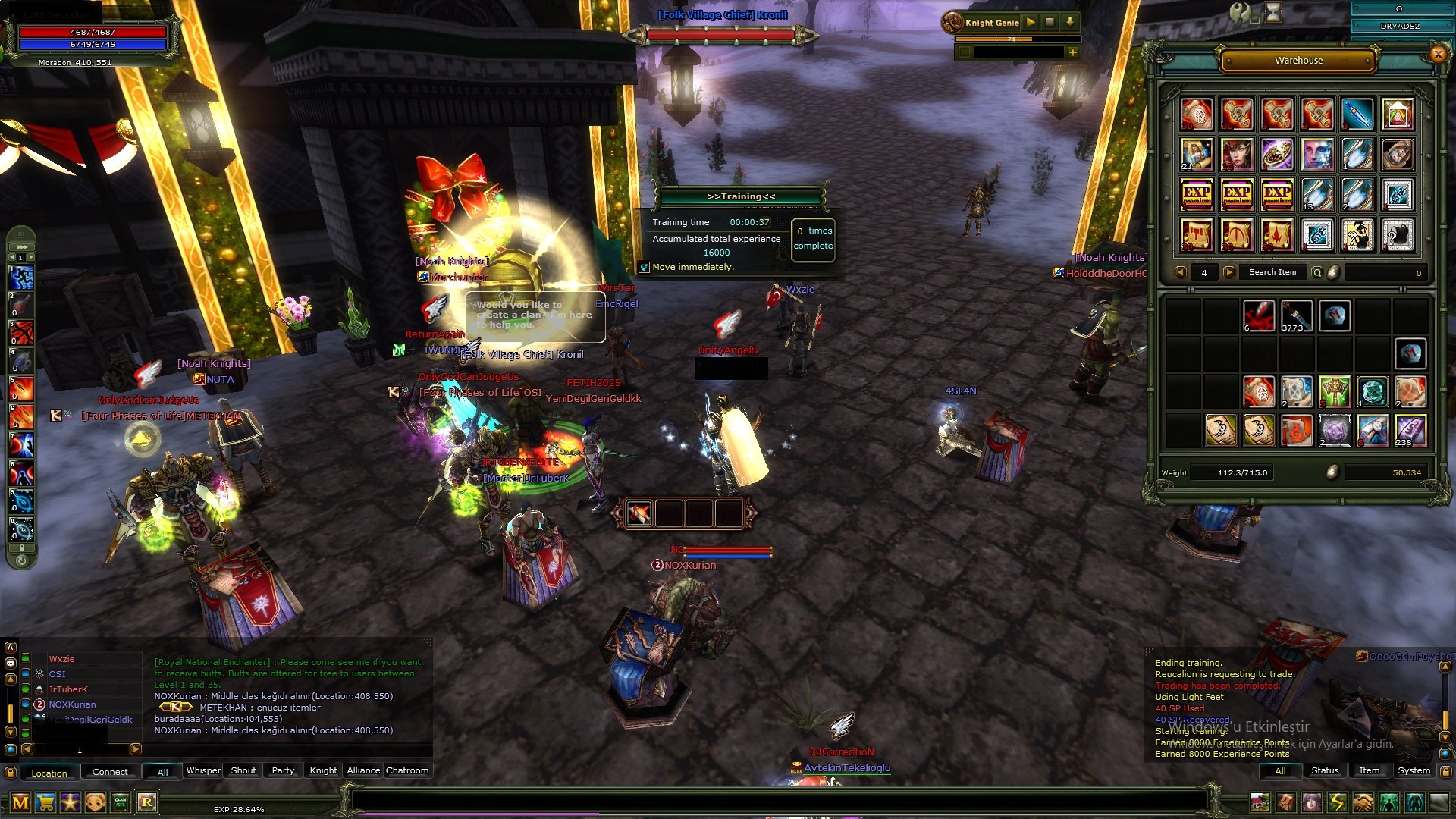The width and height of the screenshot is (1456, 819).
Task: Switch the log to System messages
Action: coord(1414,770)
